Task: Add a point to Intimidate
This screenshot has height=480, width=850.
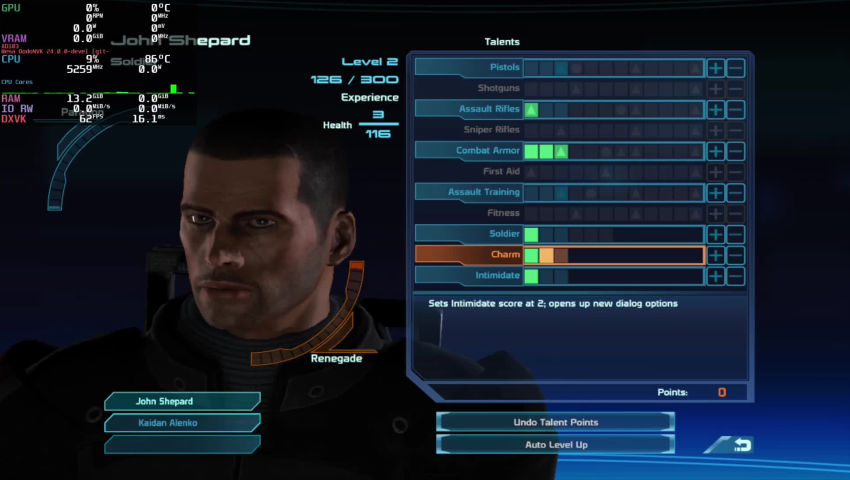Action: click(x=716, y=276)
